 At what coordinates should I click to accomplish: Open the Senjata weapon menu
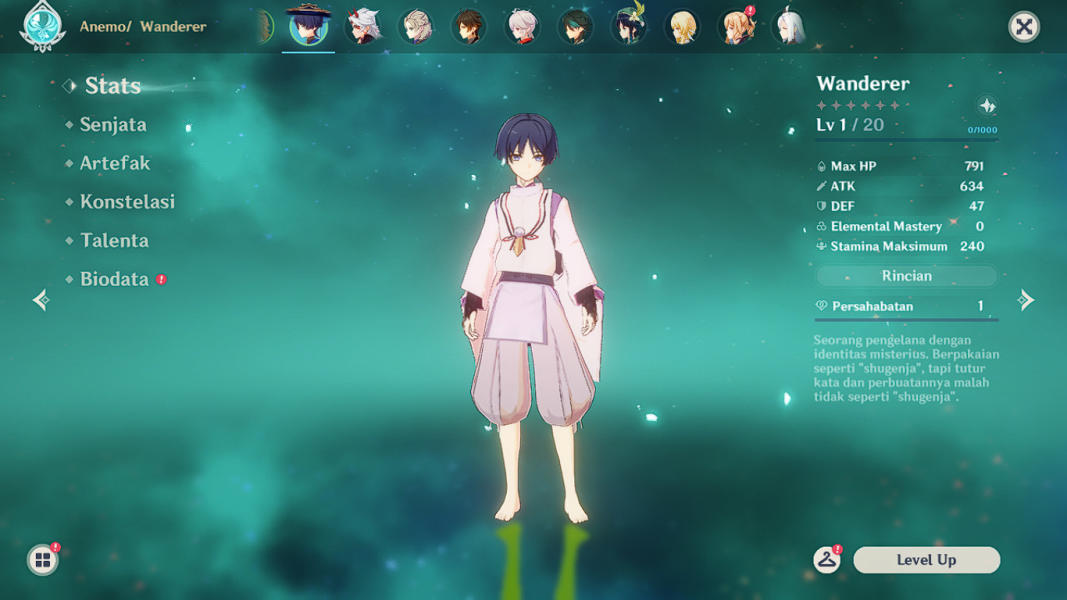click(113, 125)
